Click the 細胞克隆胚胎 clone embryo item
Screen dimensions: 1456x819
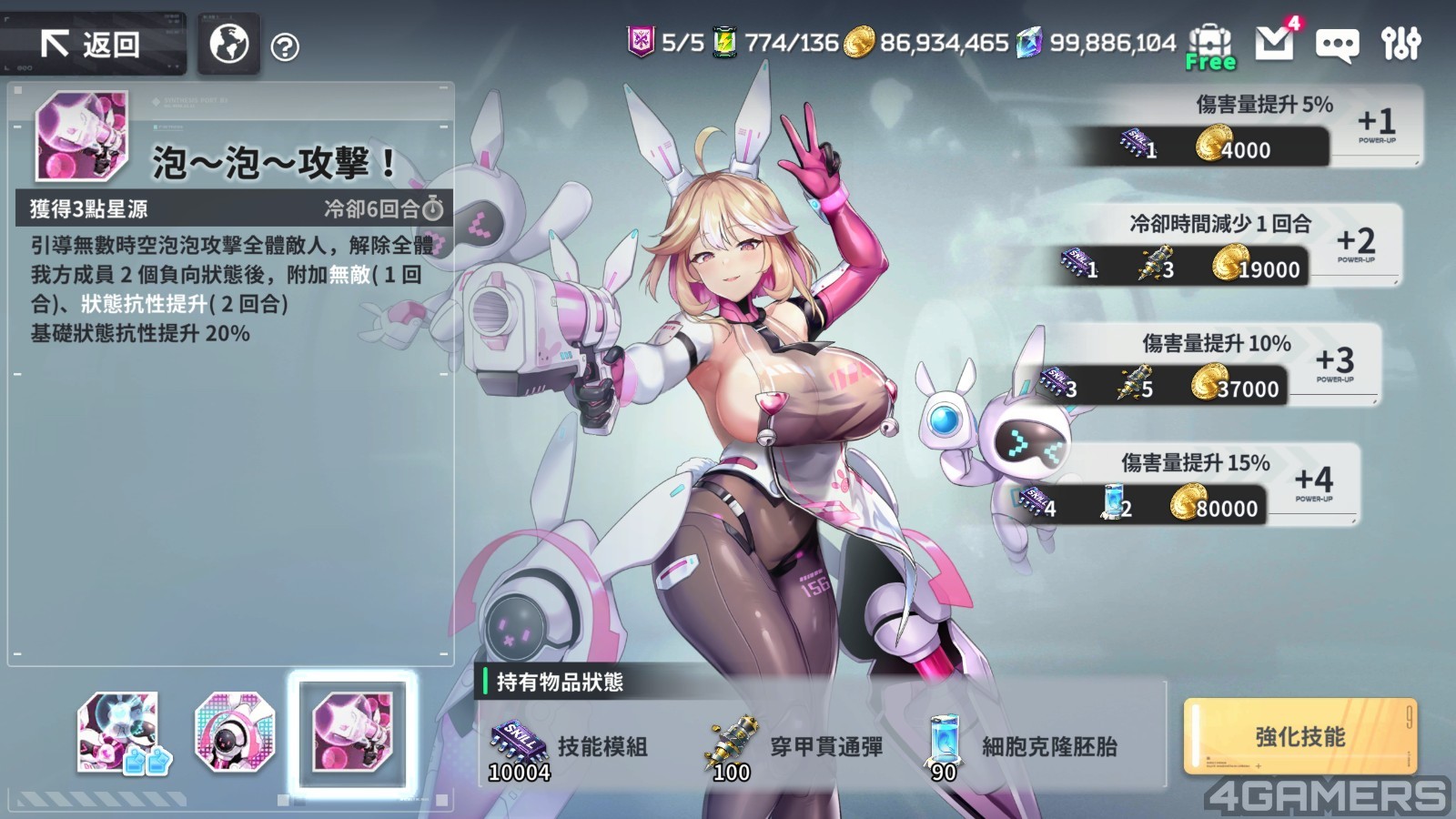[1019, 748]
